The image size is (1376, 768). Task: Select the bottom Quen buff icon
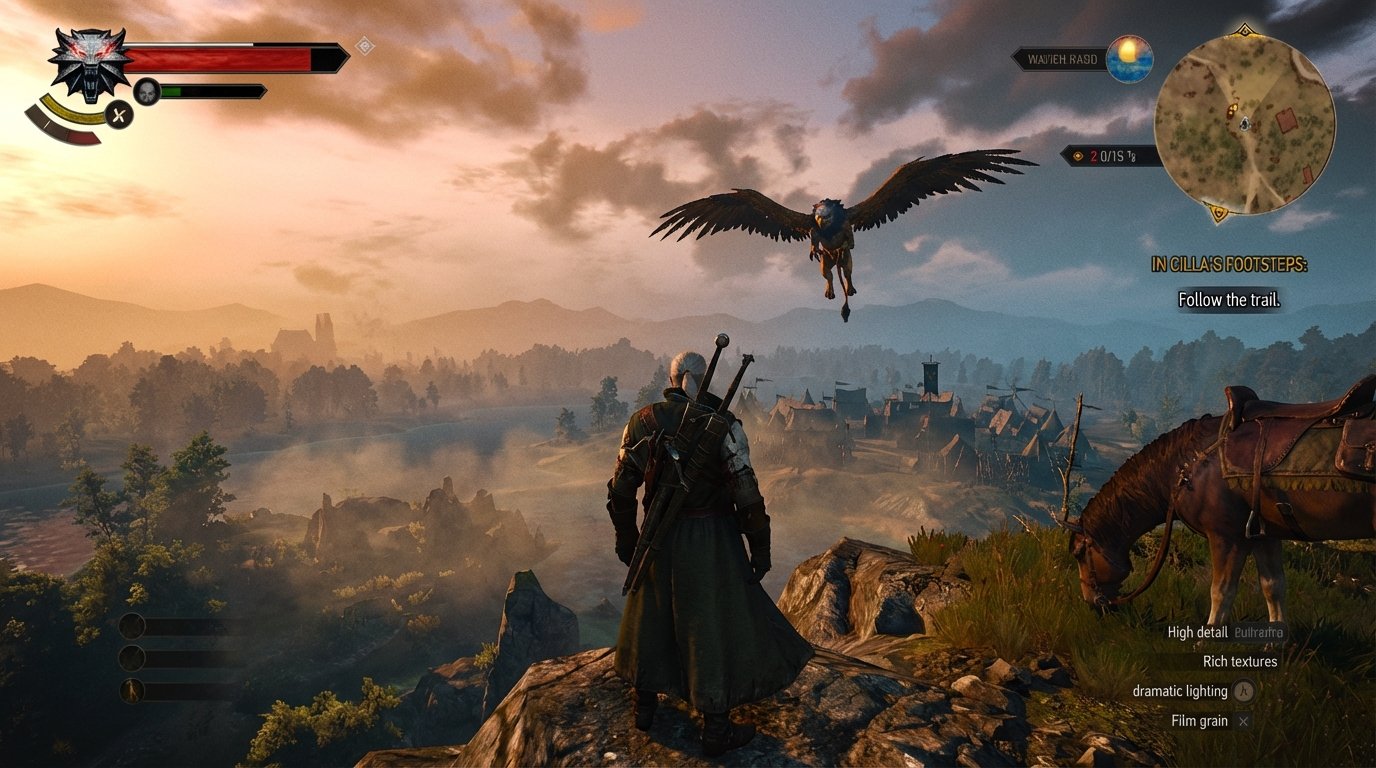point(133,689)
